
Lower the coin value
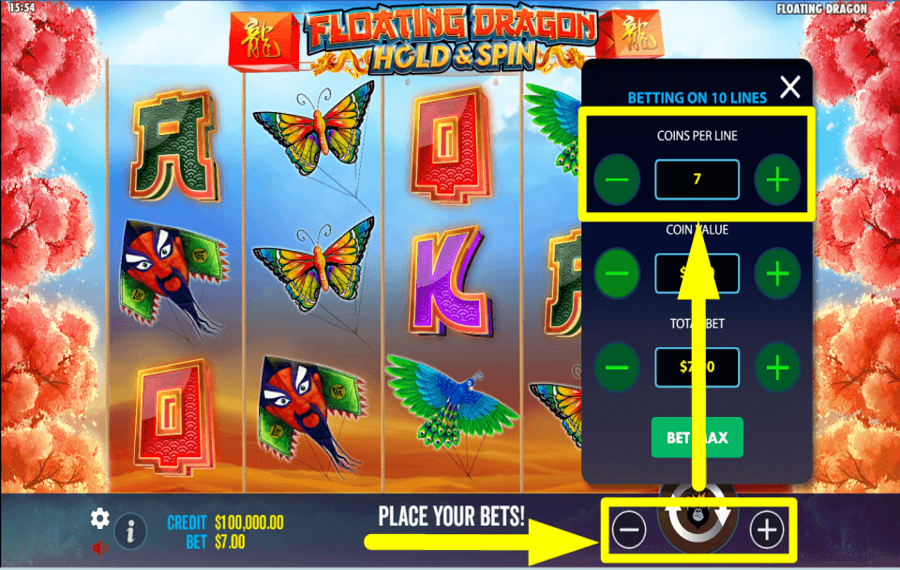[x=617, y=273]
